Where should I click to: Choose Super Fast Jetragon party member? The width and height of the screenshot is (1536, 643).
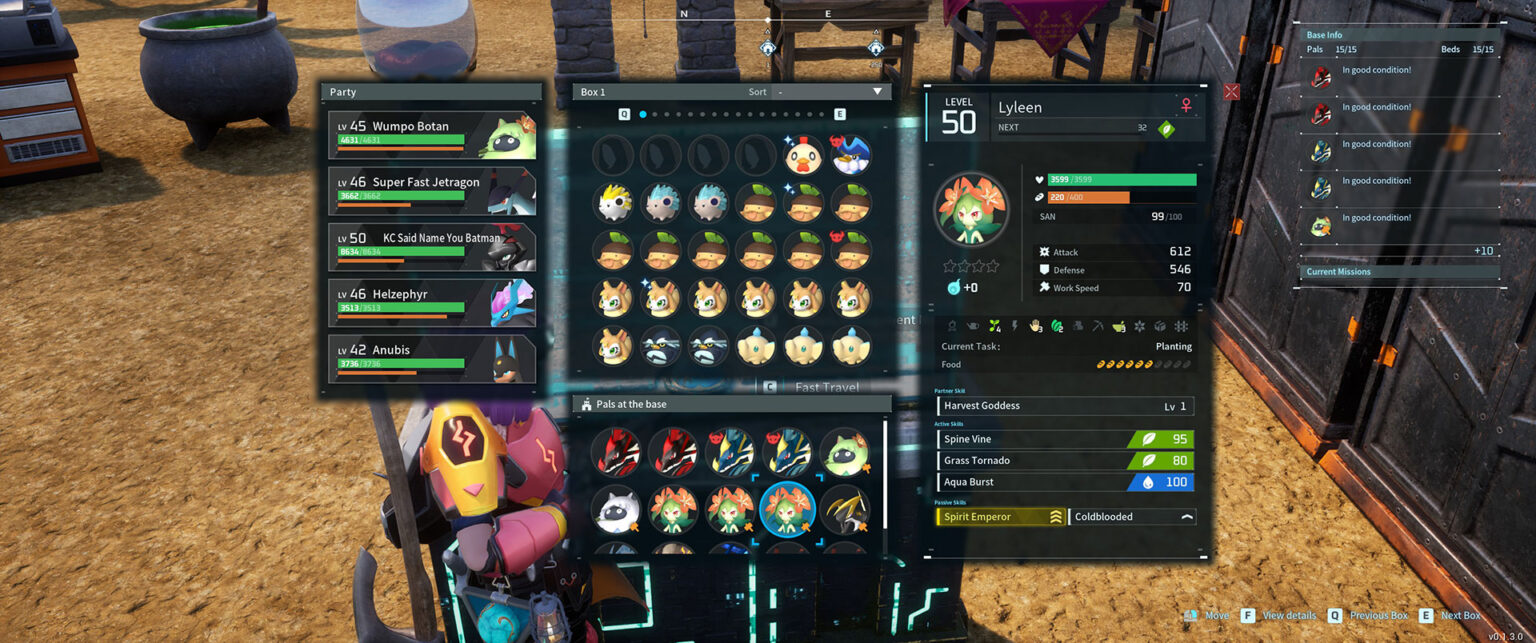click(431, 191)
